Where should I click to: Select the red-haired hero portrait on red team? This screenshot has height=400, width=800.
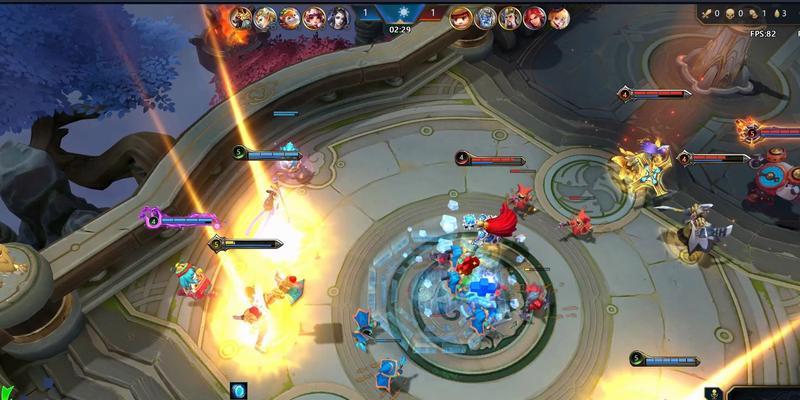pos(533,16)
